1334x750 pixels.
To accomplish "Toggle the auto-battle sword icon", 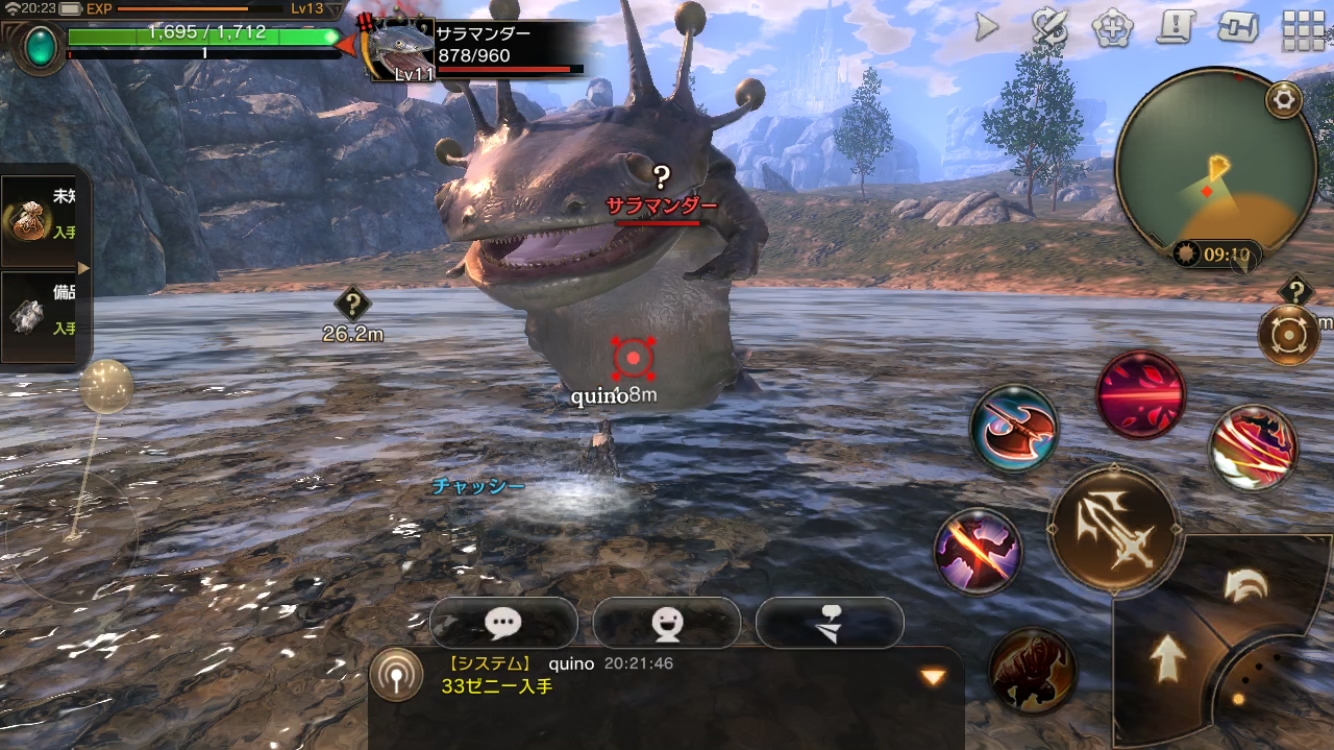I will [x=1050, y=28].
